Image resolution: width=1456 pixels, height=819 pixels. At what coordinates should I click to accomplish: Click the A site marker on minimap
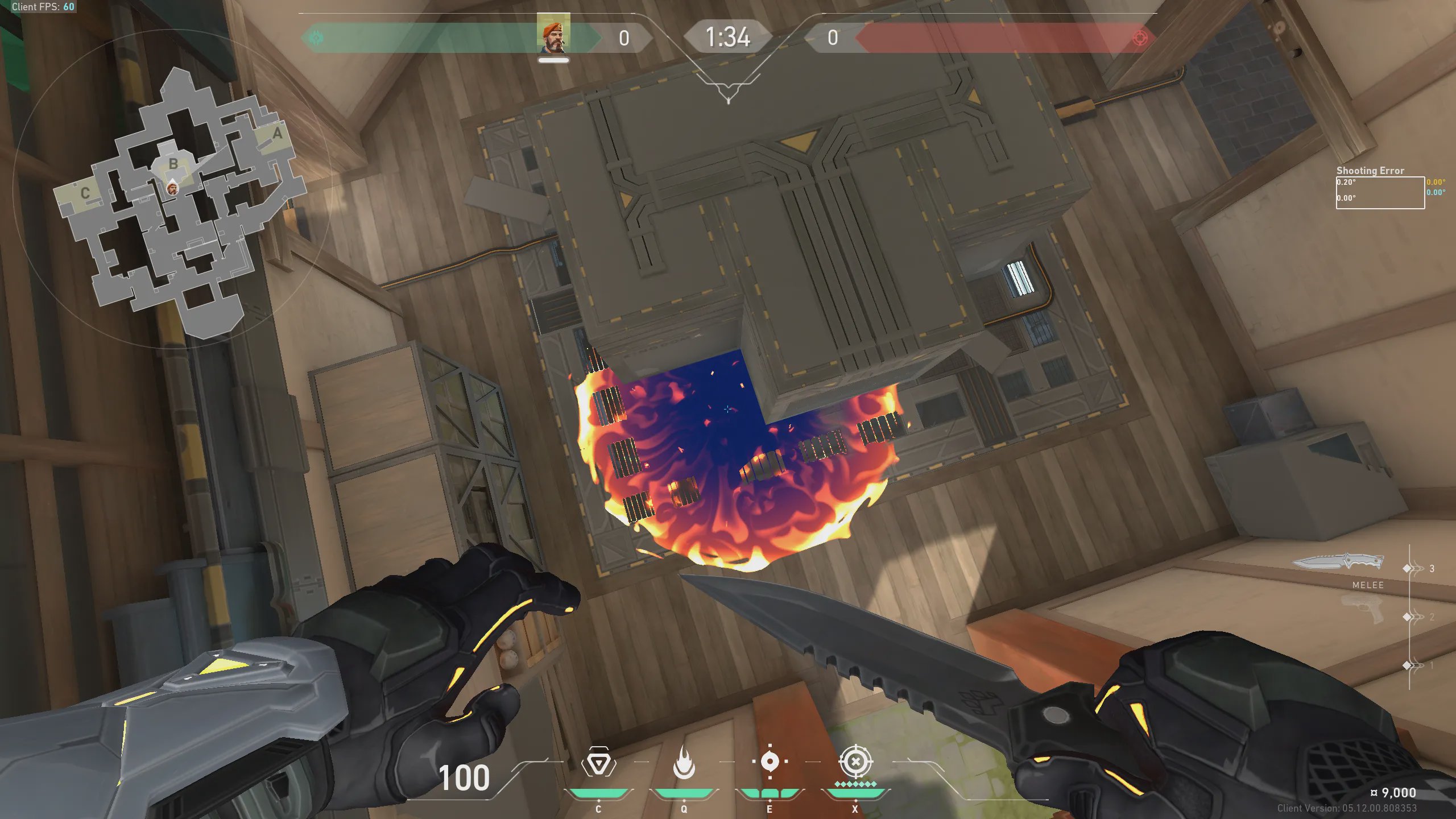pos(277,134)
